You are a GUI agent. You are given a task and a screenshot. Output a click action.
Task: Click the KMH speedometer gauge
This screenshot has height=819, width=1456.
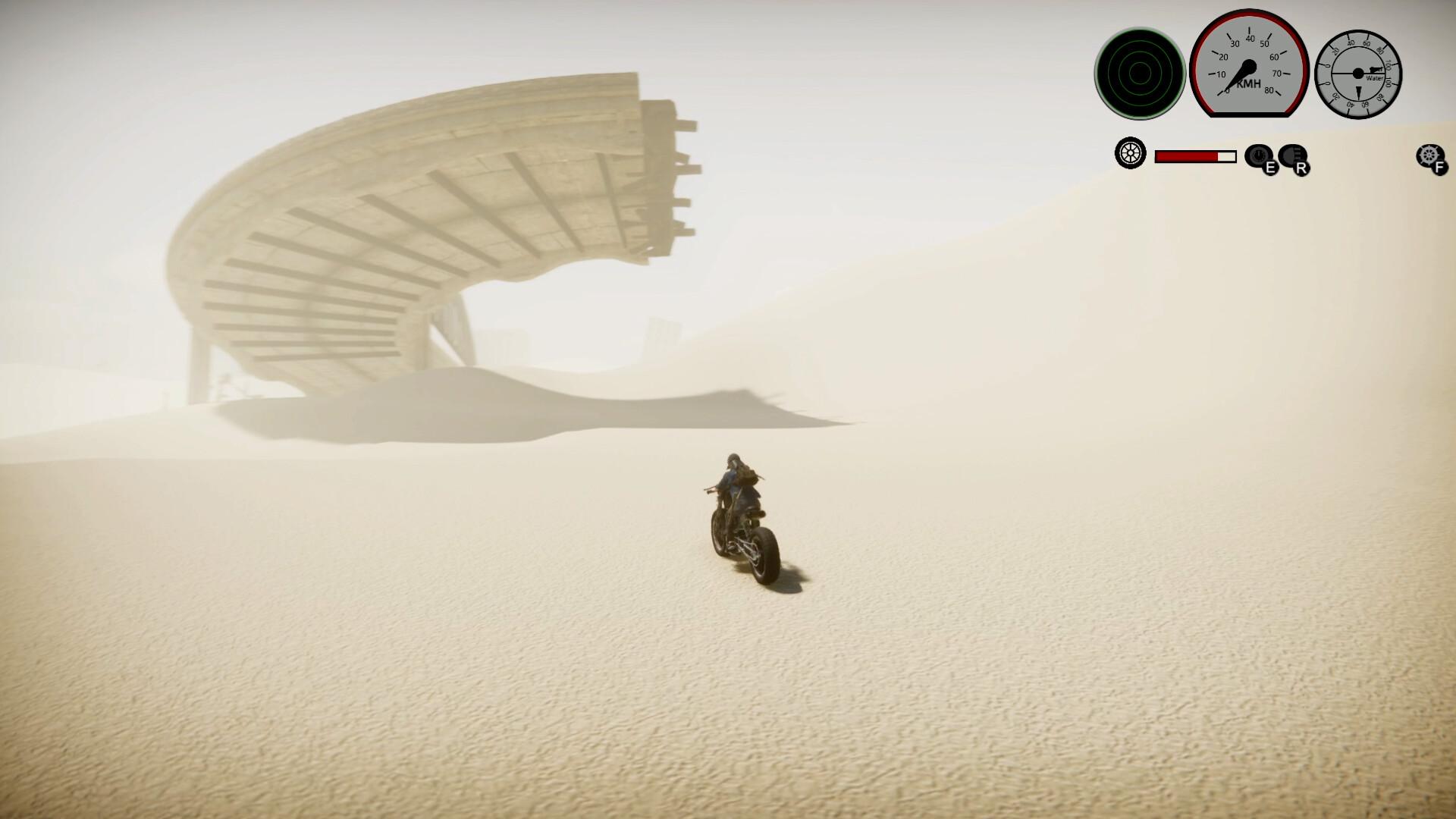1250,67
